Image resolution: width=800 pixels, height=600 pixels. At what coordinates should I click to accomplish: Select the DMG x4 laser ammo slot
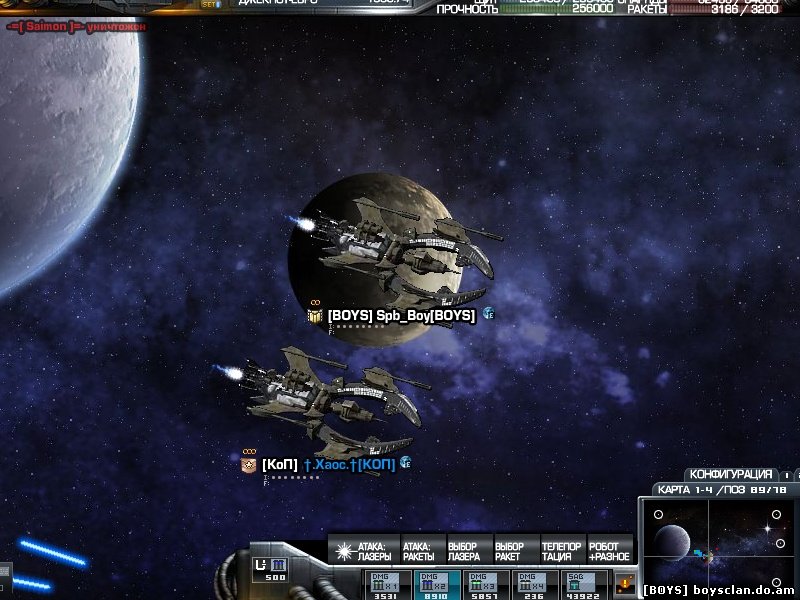[536, 585]
